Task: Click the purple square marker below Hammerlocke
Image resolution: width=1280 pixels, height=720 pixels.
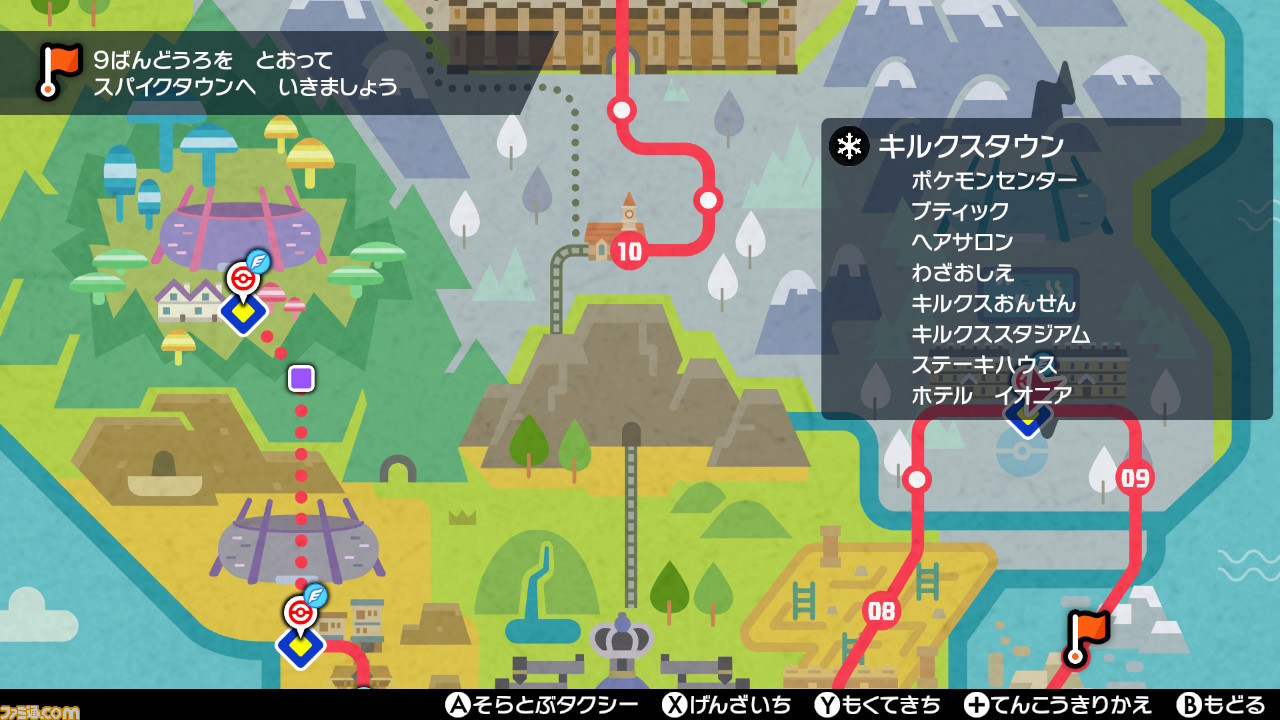Action: click(x=299, y=378)
